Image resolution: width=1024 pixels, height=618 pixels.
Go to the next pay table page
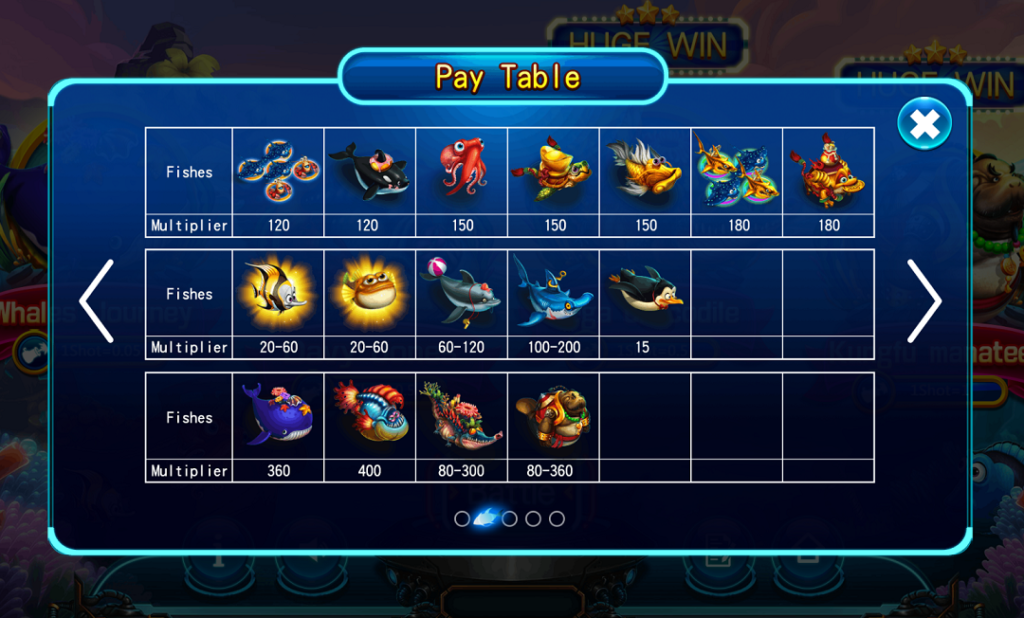click(923, 301)
